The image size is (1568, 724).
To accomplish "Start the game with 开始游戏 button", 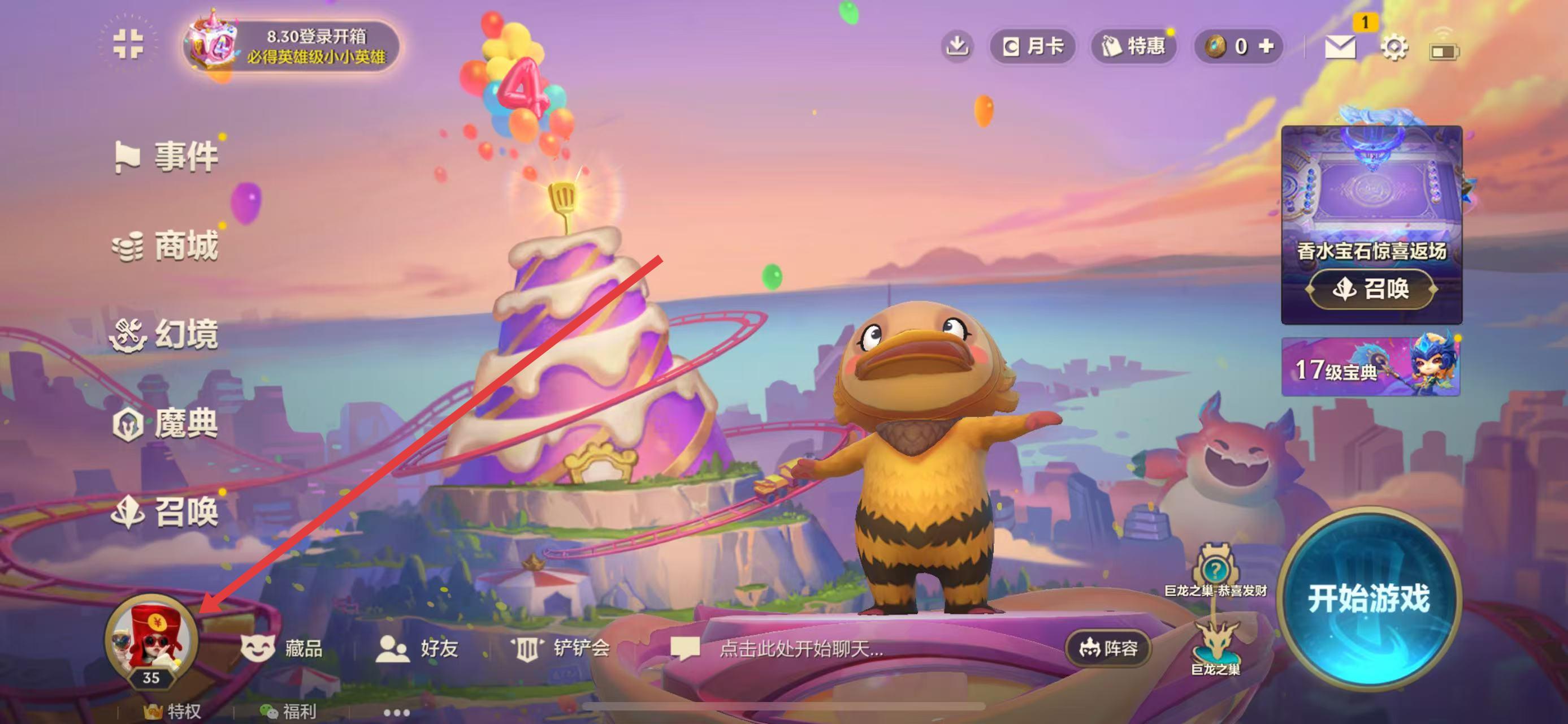I will pos(1369,598).
